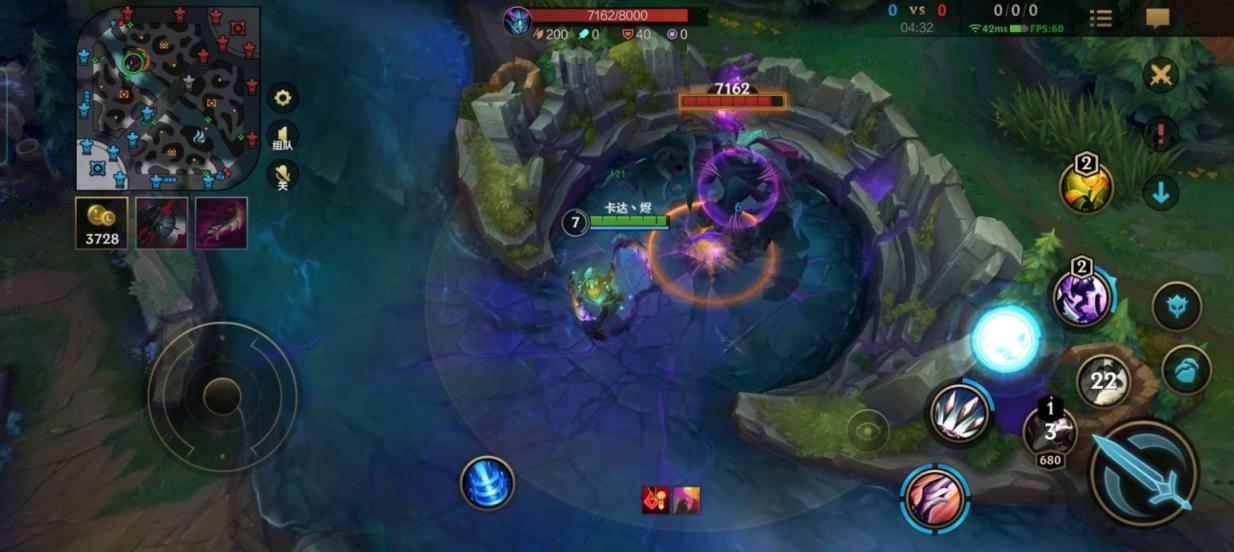Activate the blue swirl recall button

click(x=487, y=482)
